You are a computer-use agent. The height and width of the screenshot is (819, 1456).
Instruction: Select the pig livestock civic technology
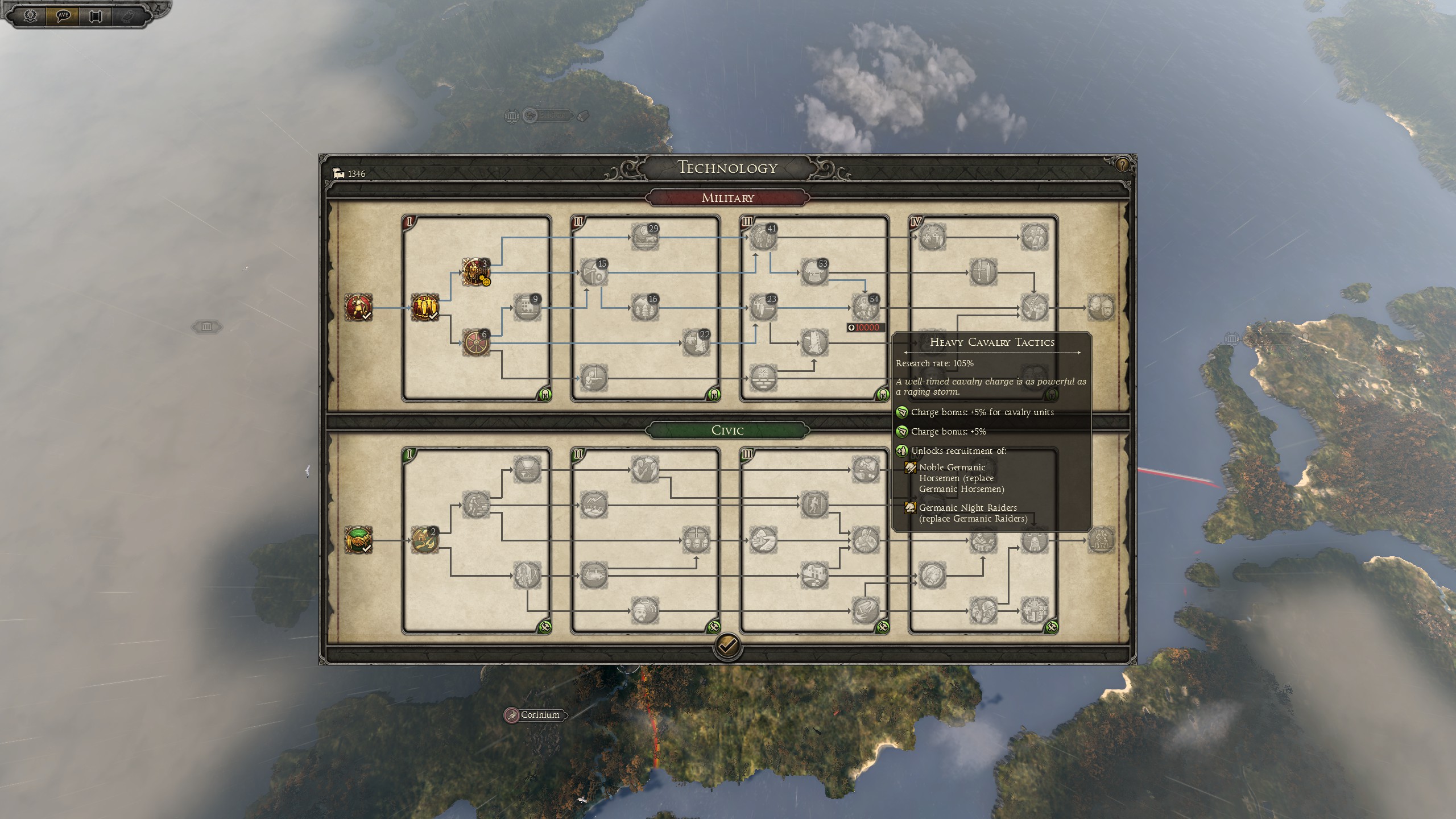pyautogui.click(x=593, y=575)
